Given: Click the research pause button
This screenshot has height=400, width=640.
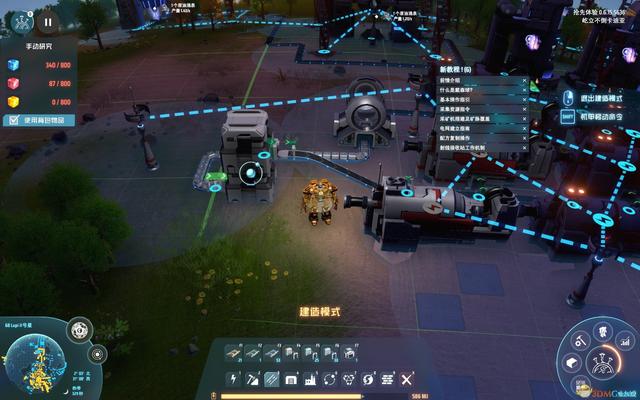Looking at the screenshot, I should tap(47, 20).
